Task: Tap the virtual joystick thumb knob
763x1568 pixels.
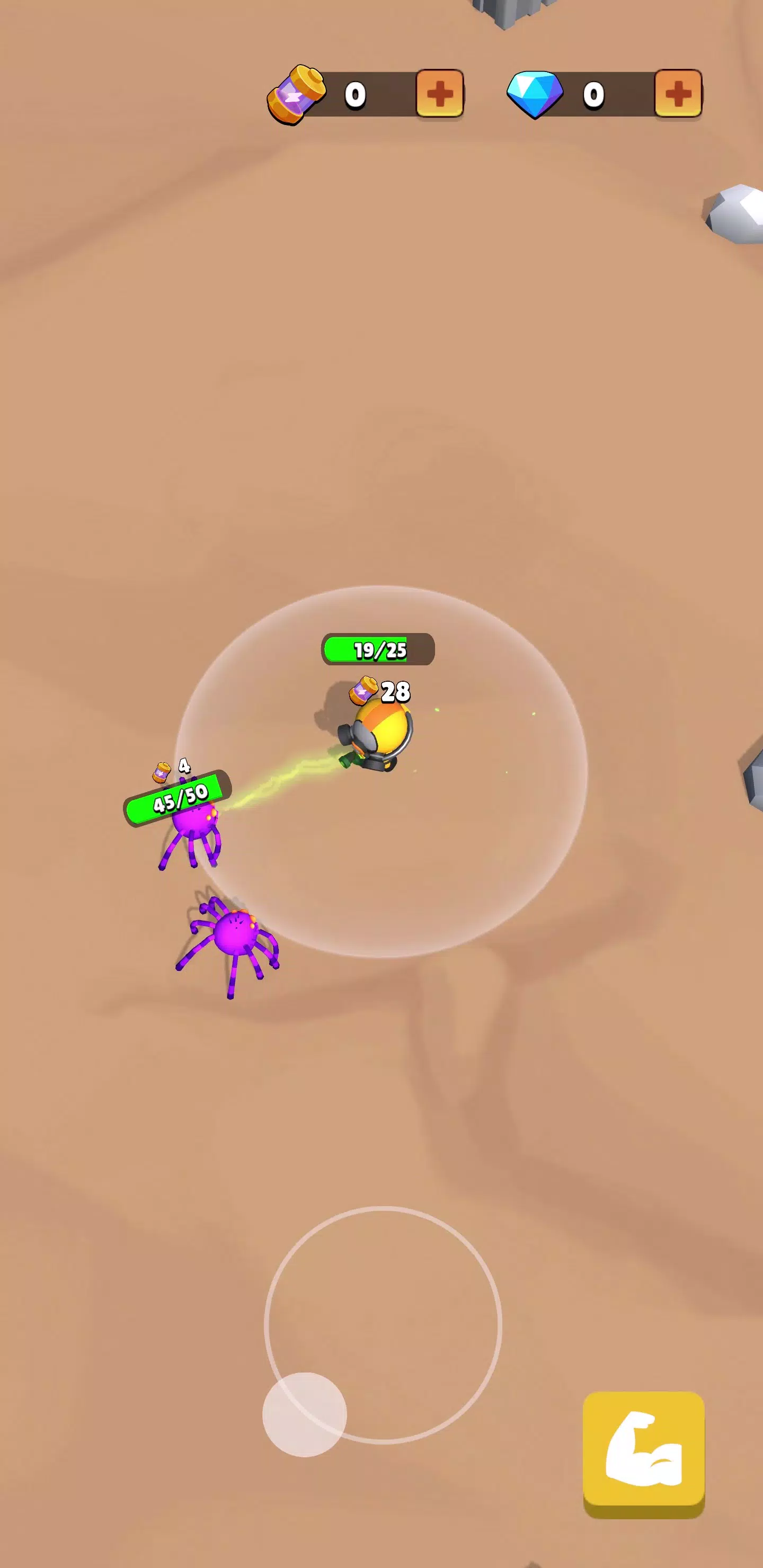Action: point(305,1414)
